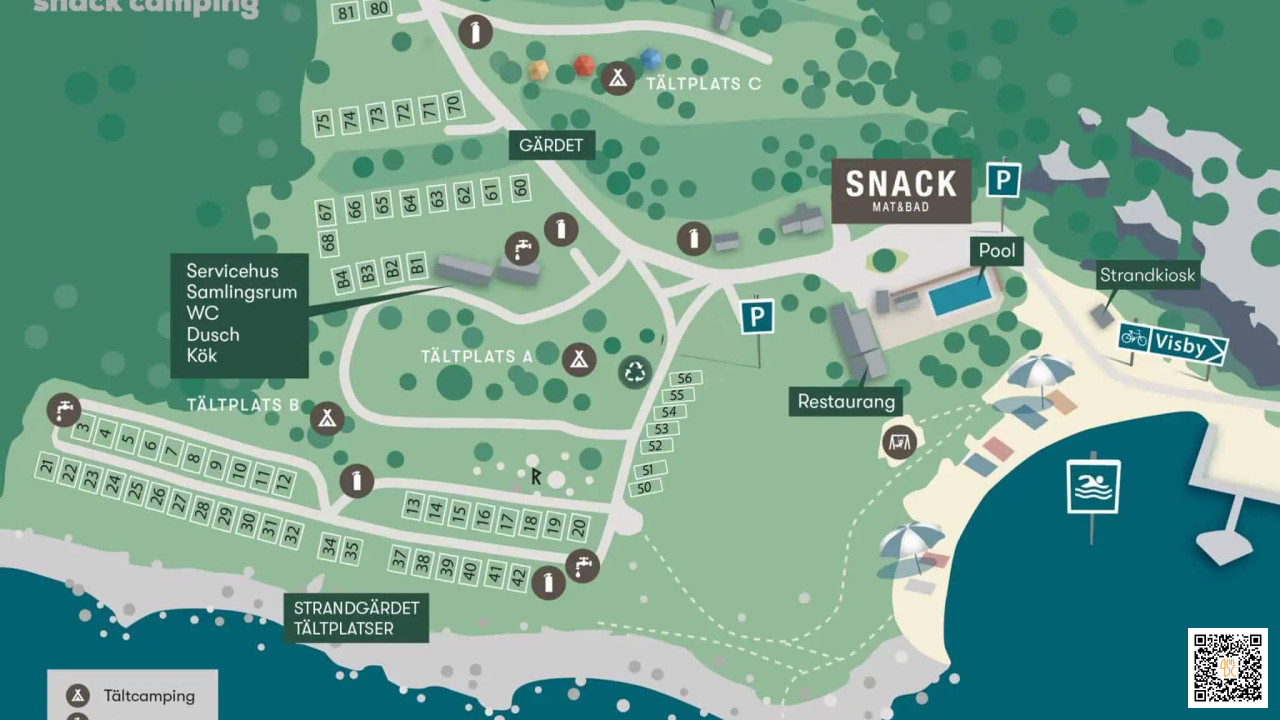This screenshot has width=1280, height=720.
Task: Open the Servicehus facilities info box
Action: point(239,313)
